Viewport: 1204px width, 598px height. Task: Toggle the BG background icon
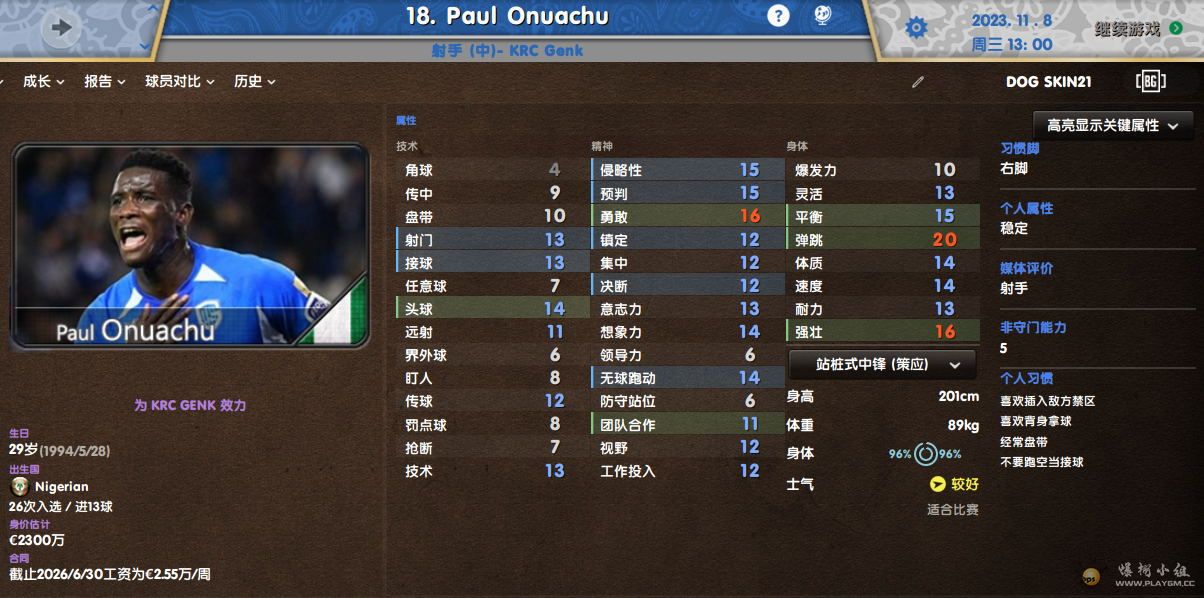click(x=1150, y=82)
